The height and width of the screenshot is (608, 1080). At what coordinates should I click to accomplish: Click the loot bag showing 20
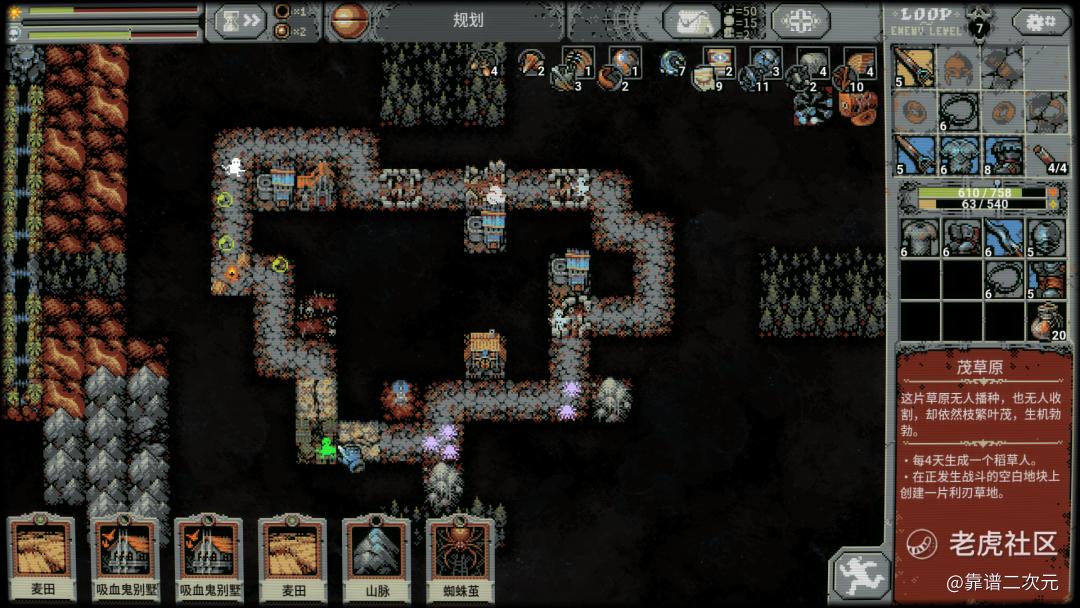coord(1047,322)
